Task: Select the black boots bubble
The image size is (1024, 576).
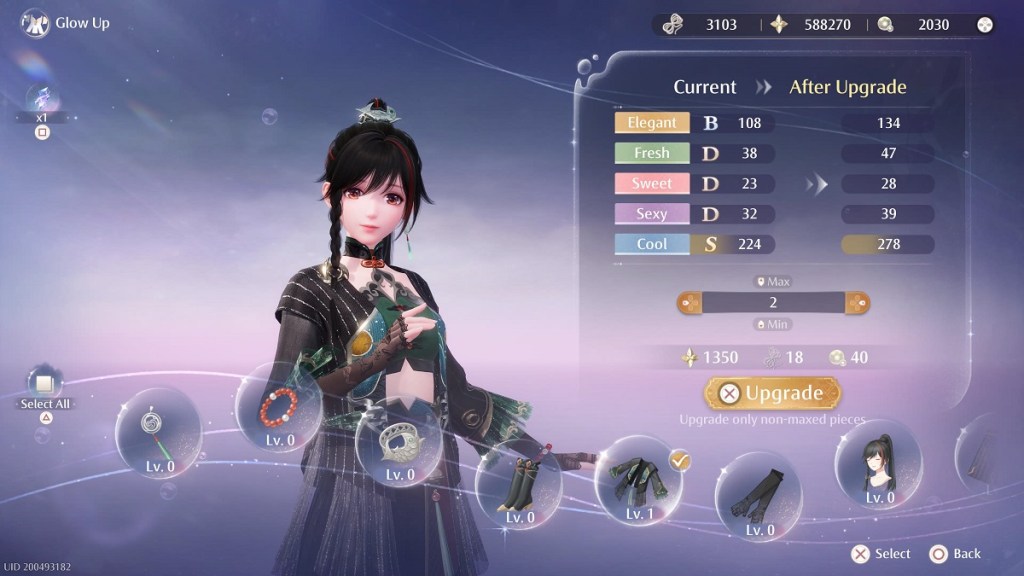Action: (519, 483)
